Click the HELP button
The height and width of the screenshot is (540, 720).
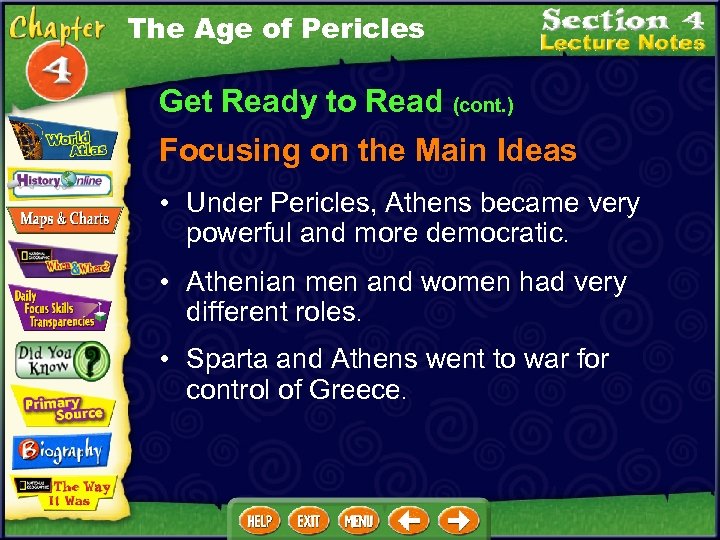(259, 520)
